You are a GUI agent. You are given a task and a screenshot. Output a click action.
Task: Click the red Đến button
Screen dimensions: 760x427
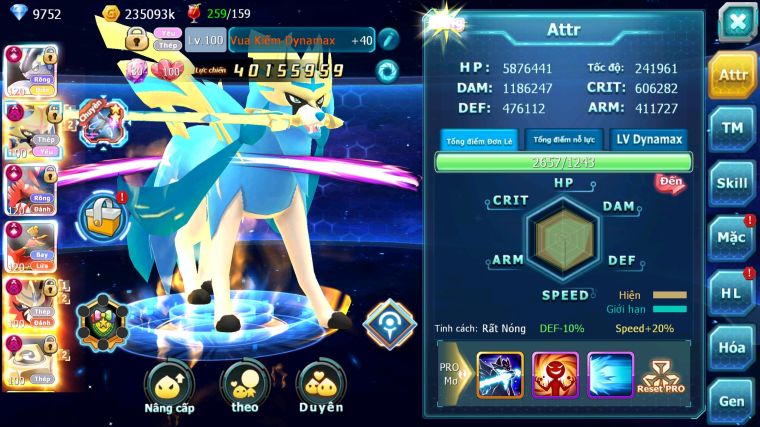tap(670, 182)
